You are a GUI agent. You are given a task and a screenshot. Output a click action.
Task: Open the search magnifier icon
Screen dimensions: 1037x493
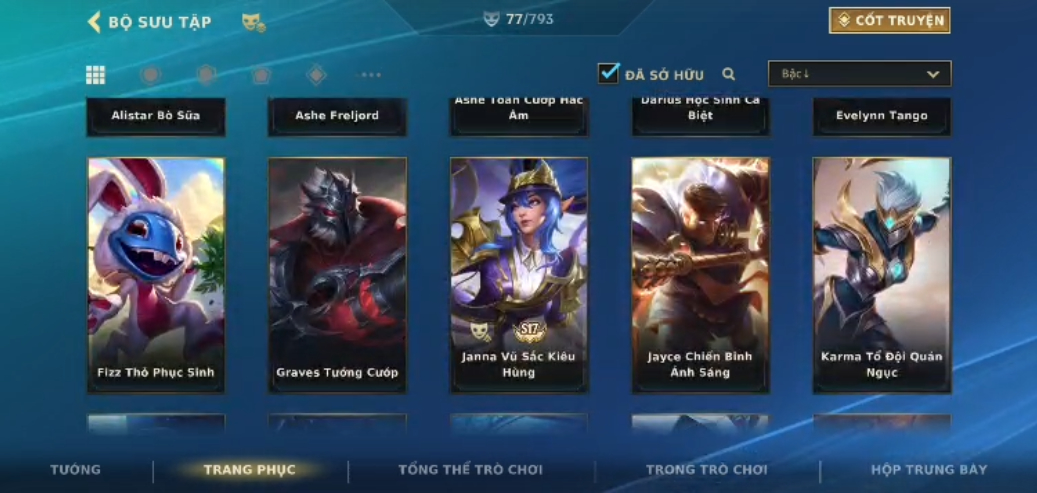(729, 74)
